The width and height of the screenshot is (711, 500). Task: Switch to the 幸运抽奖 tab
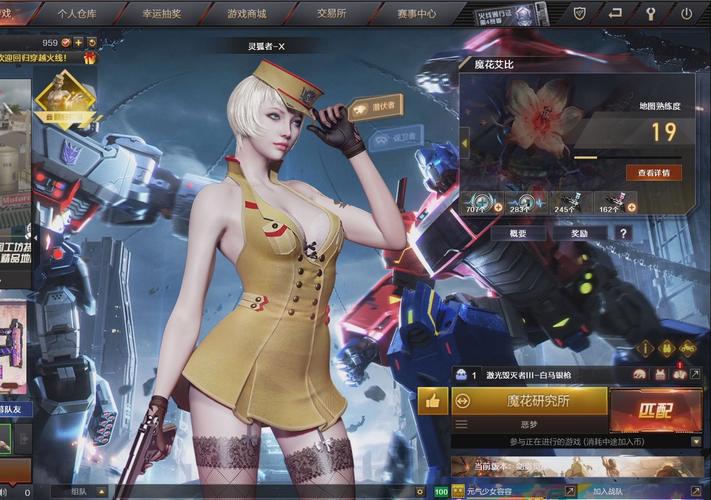point(162,14)
